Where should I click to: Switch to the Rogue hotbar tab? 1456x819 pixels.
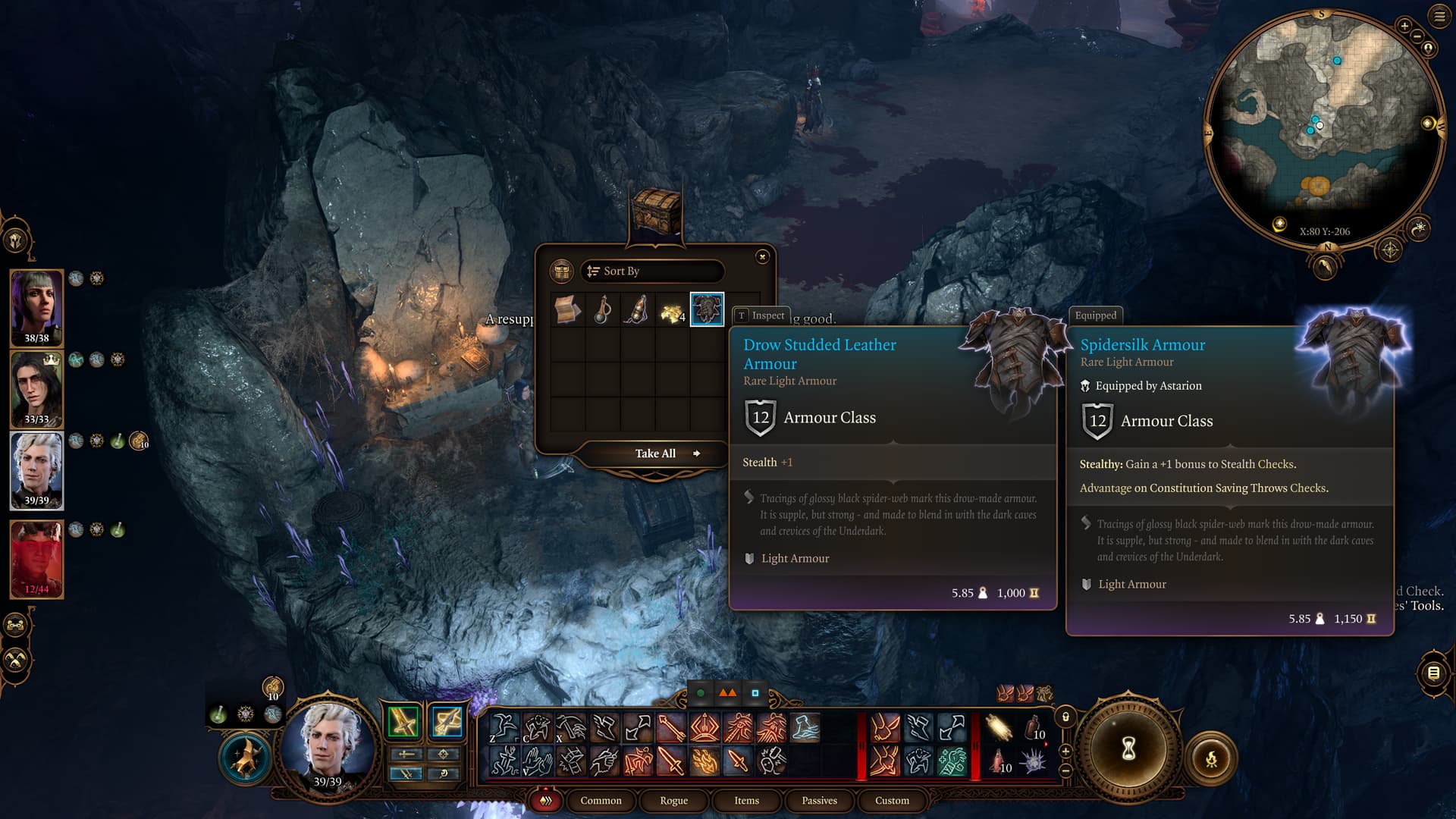pos(673,801)
